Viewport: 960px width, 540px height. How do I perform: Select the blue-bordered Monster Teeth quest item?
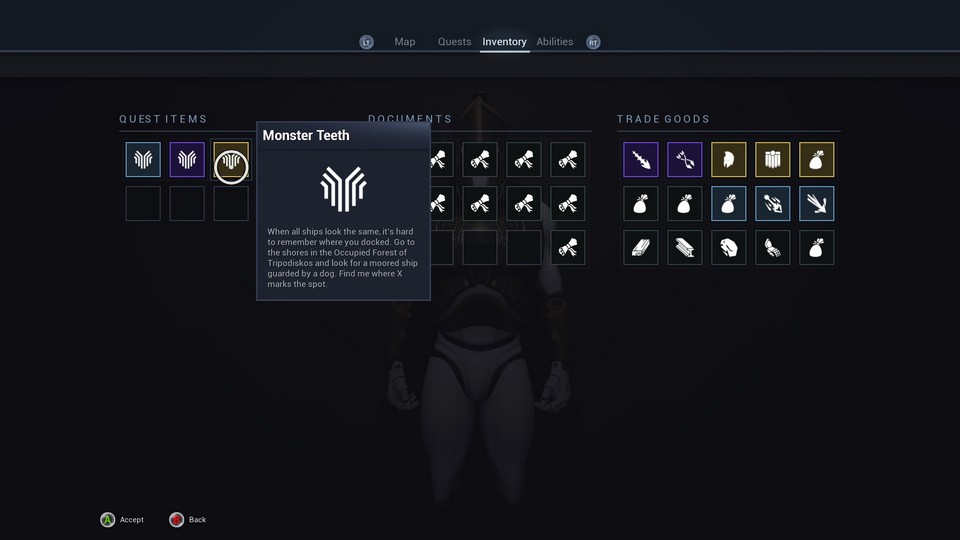[143, 160]
